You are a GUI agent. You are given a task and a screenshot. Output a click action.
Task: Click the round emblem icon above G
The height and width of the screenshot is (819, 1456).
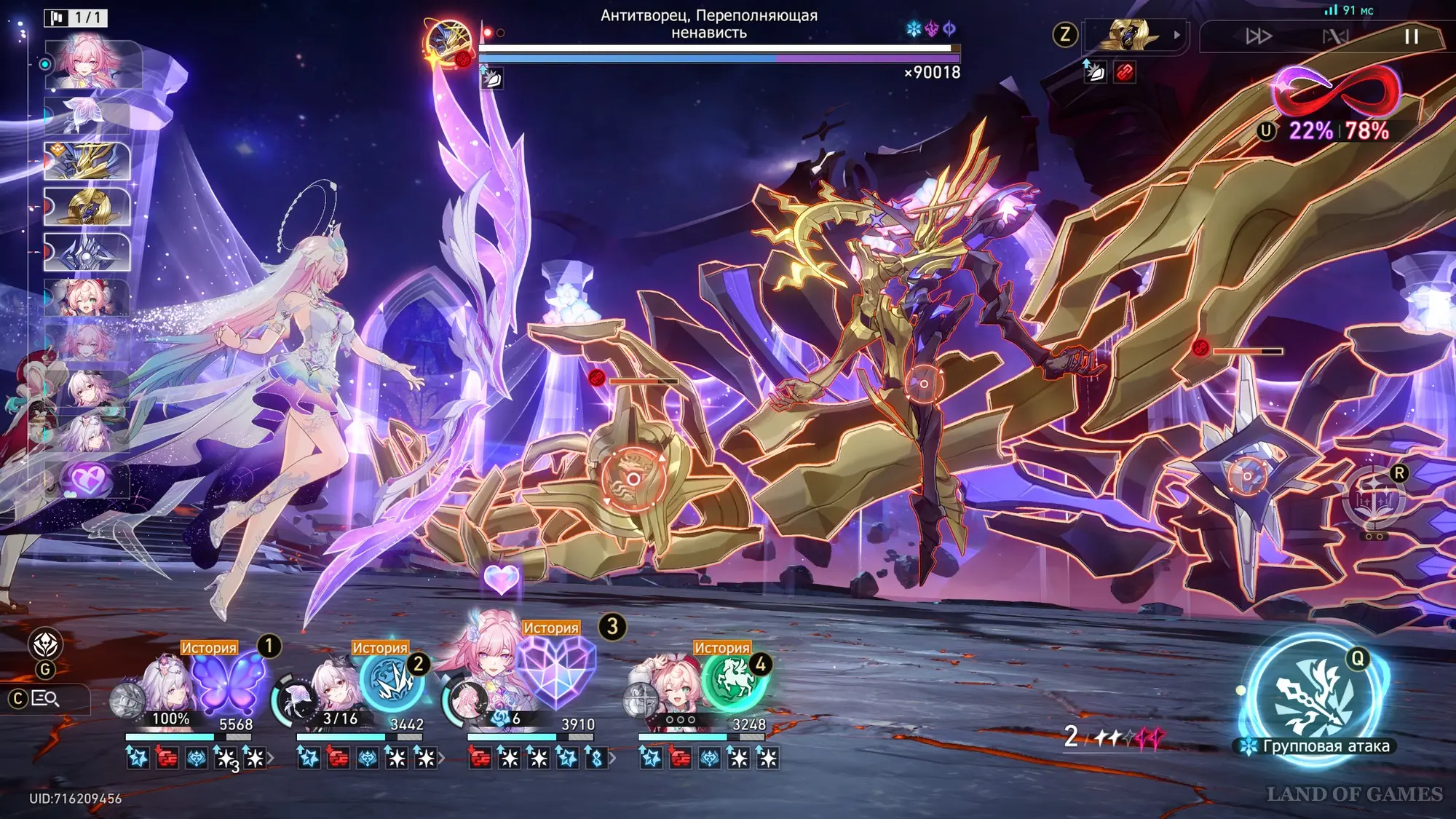tap(45, 644)
